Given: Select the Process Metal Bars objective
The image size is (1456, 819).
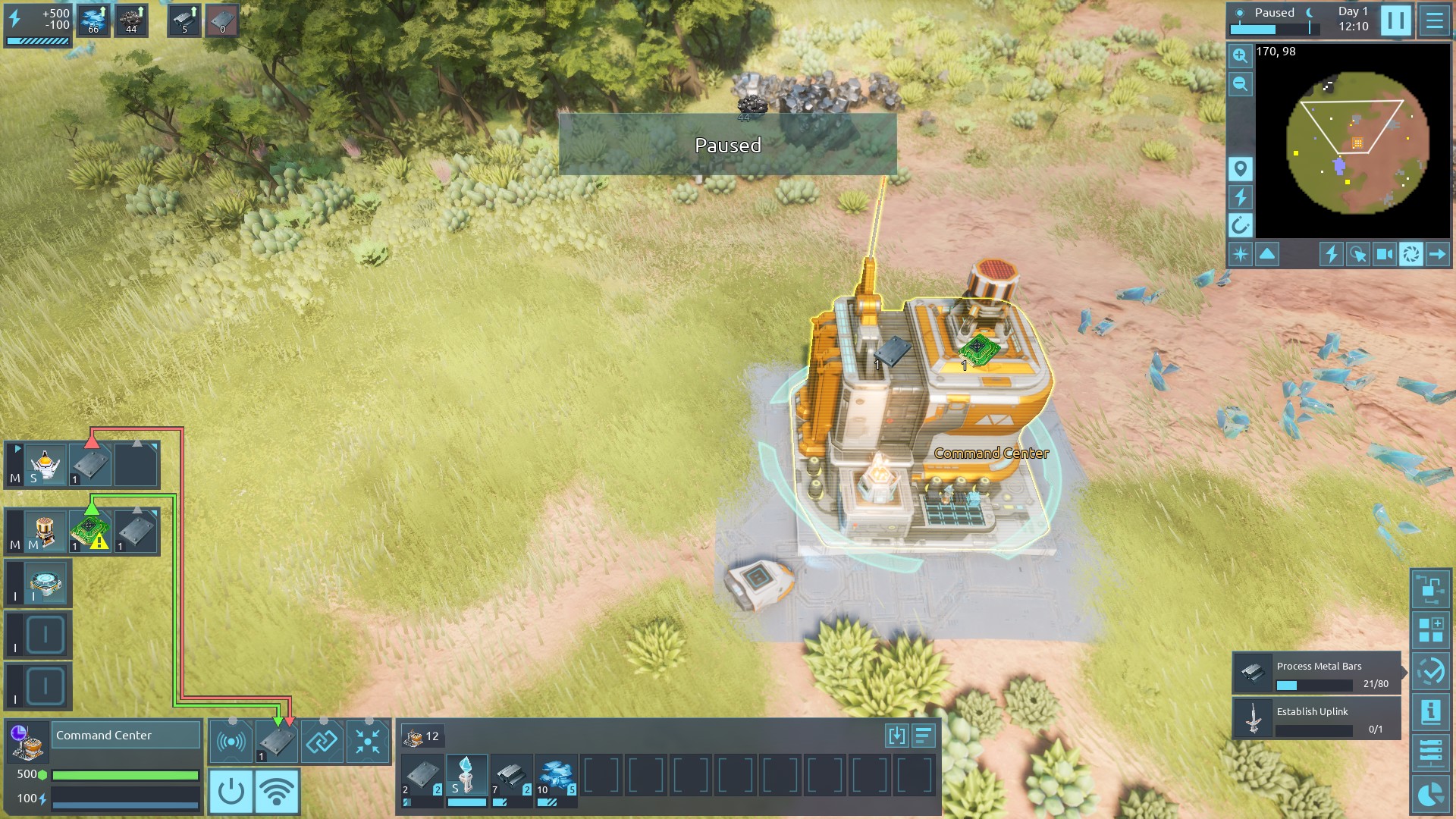Looking at the screenshot, I should pyautogui.click(x=1316, y=673).
